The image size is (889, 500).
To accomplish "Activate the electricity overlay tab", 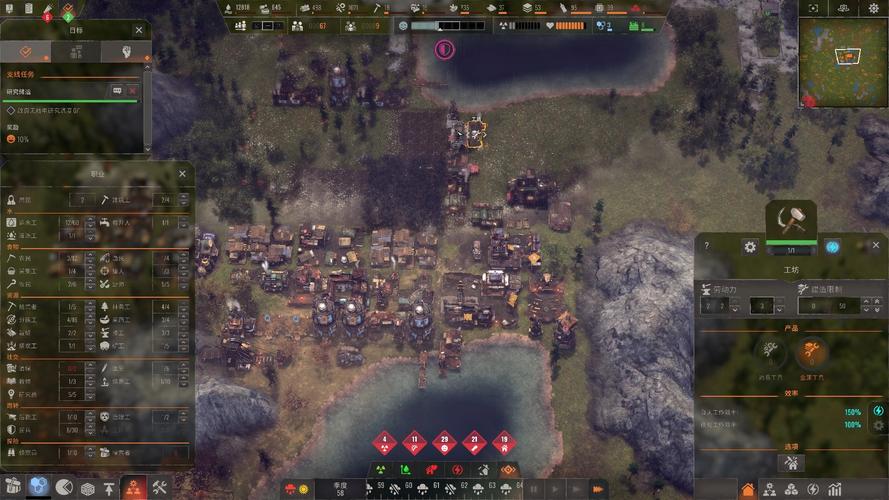I will tap(457, 469).
